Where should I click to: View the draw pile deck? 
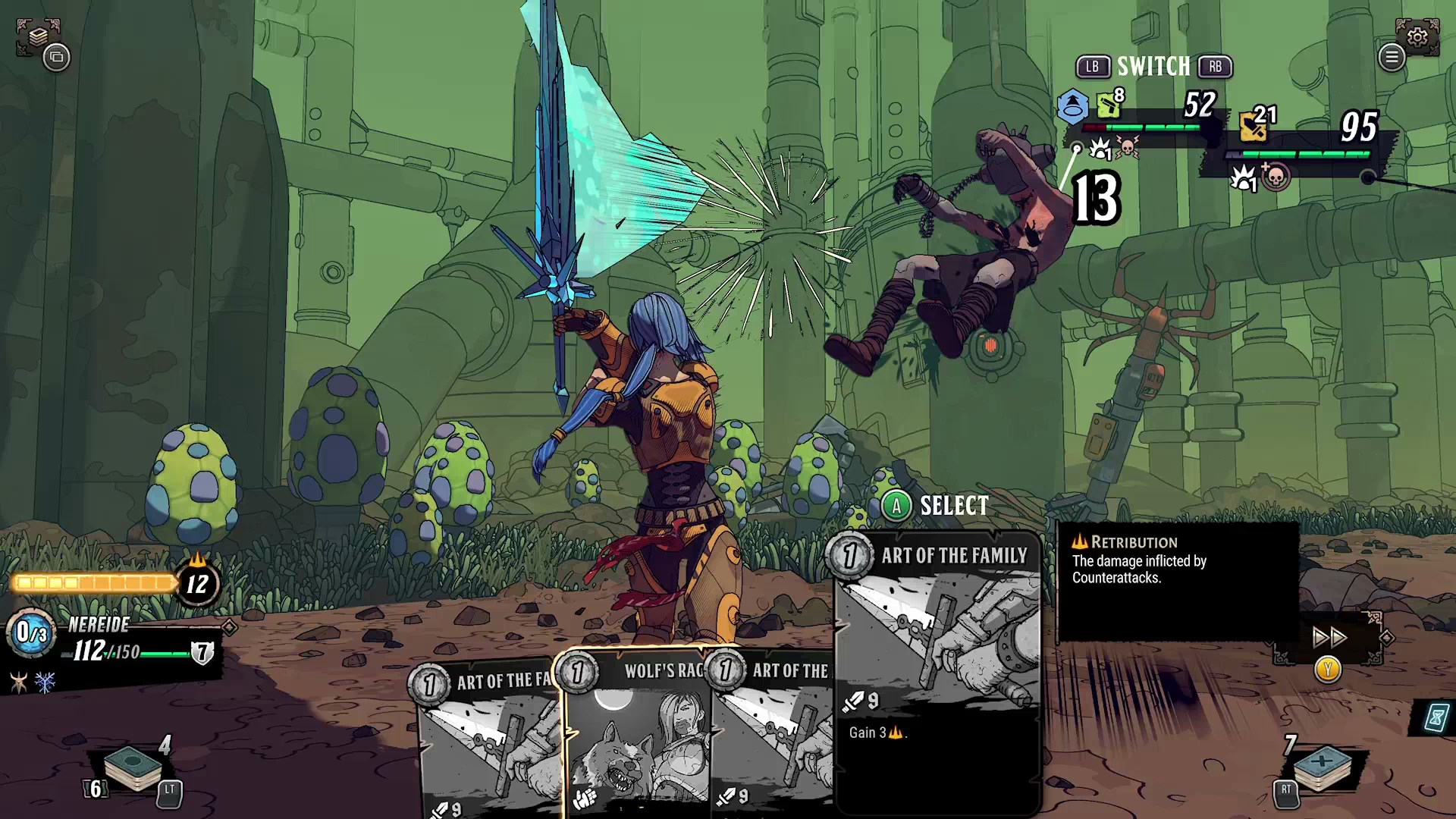pos(132,767)
